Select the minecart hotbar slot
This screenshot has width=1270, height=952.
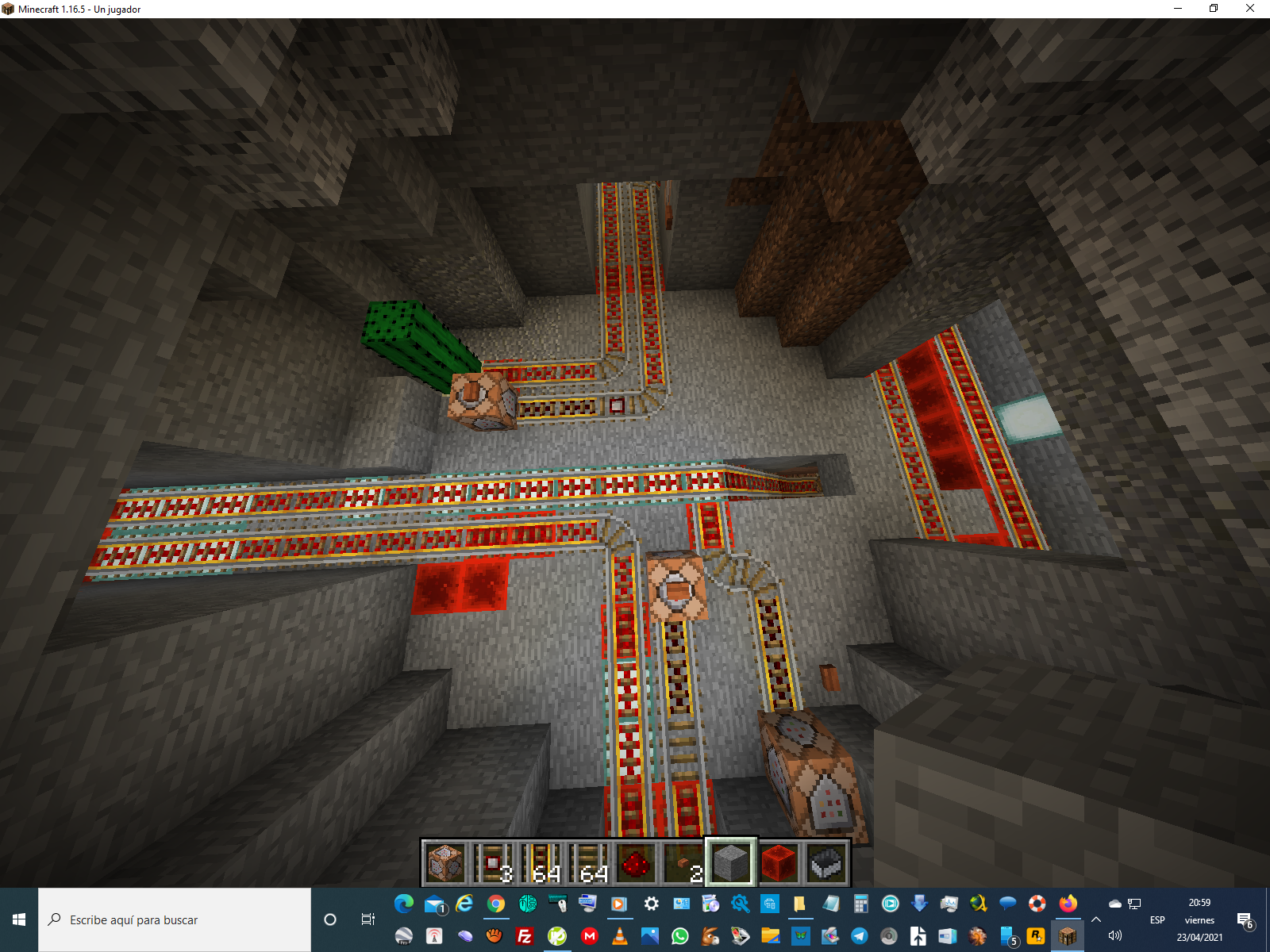coord(825,862)
